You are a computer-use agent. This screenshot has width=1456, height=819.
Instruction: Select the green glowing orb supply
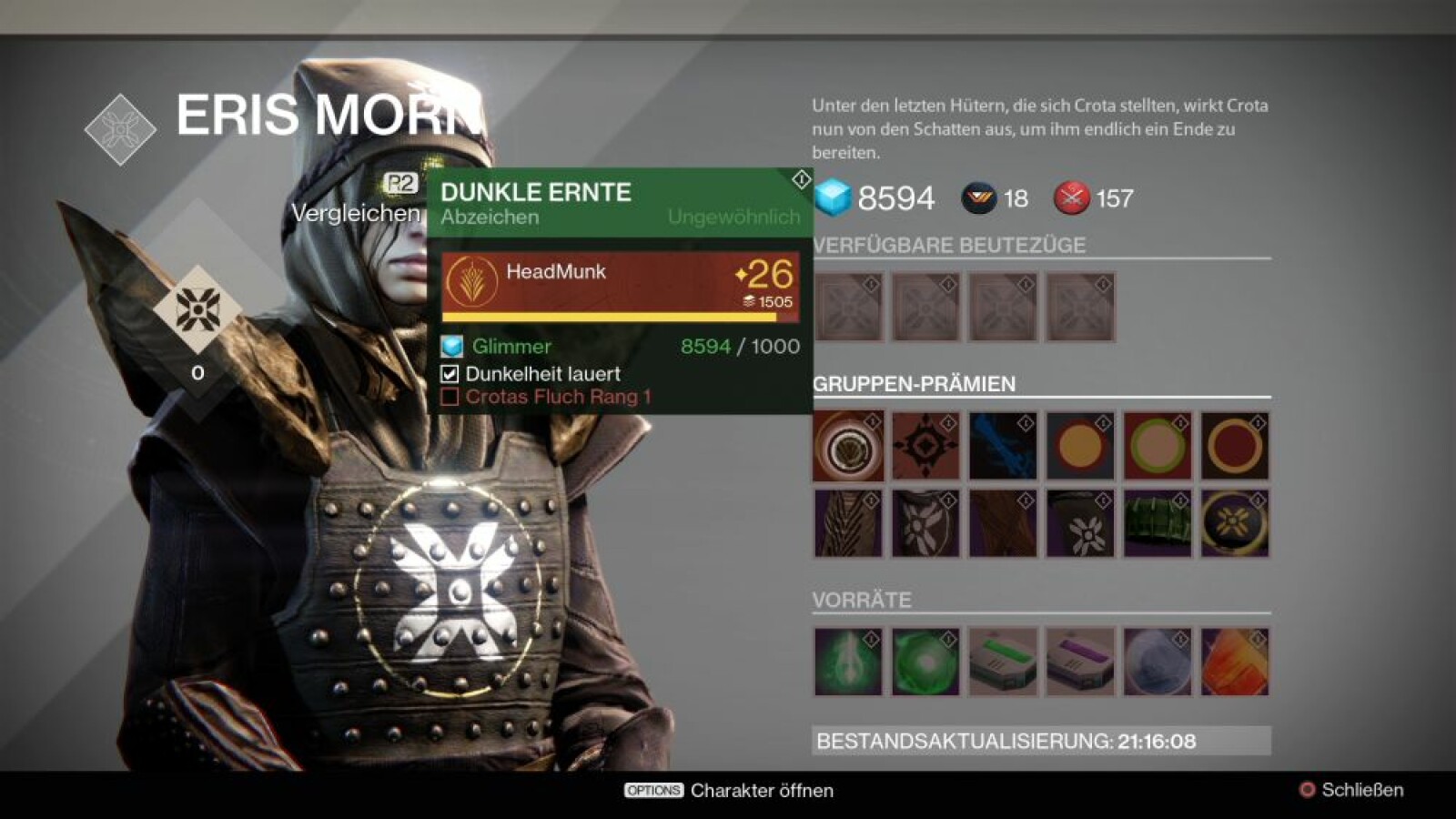pos(925,662)
